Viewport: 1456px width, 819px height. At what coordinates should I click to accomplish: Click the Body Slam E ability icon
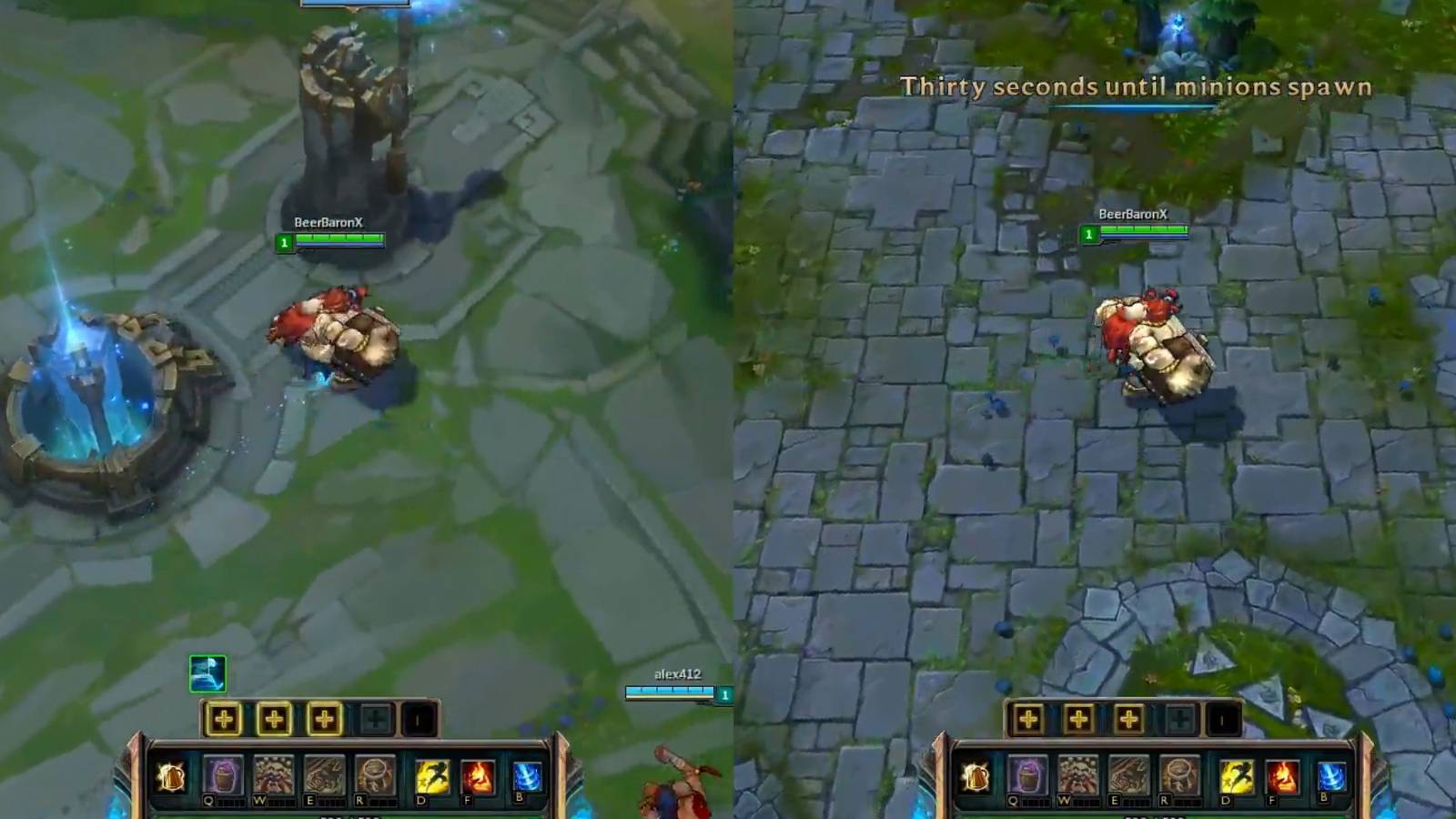point(322,775)
